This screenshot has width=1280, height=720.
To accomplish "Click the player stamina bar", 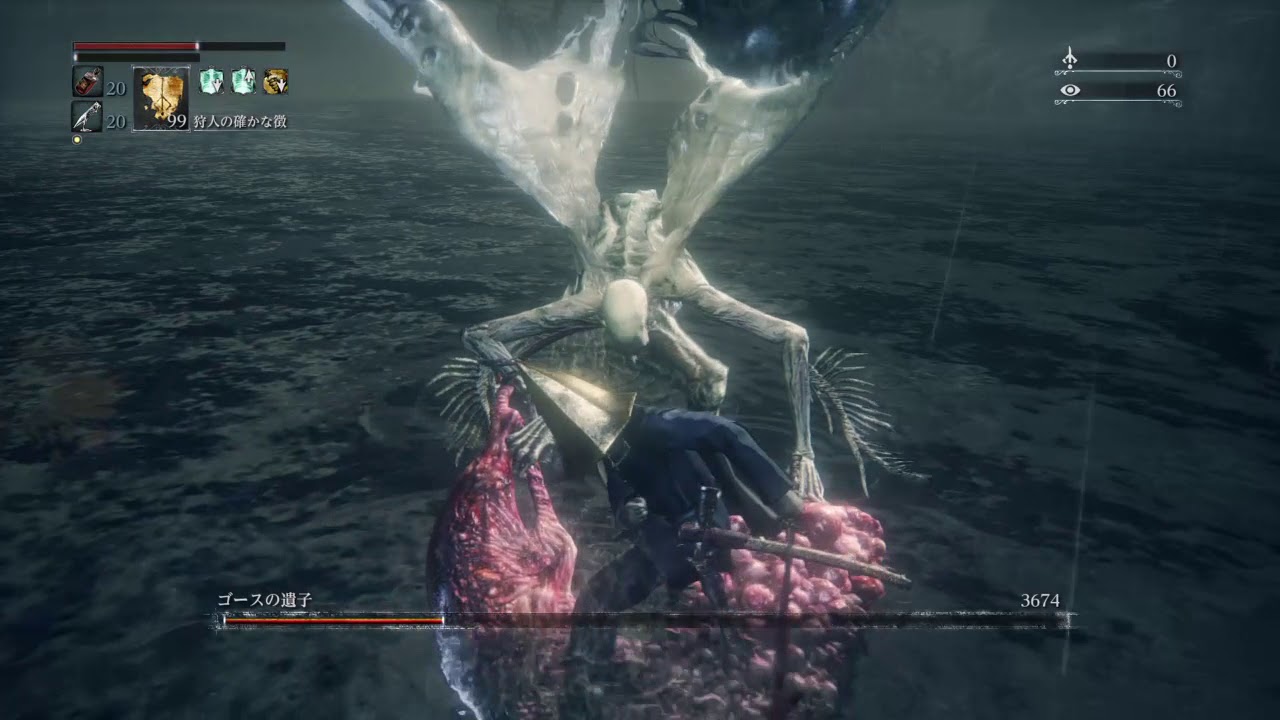I will pos(135,57).
